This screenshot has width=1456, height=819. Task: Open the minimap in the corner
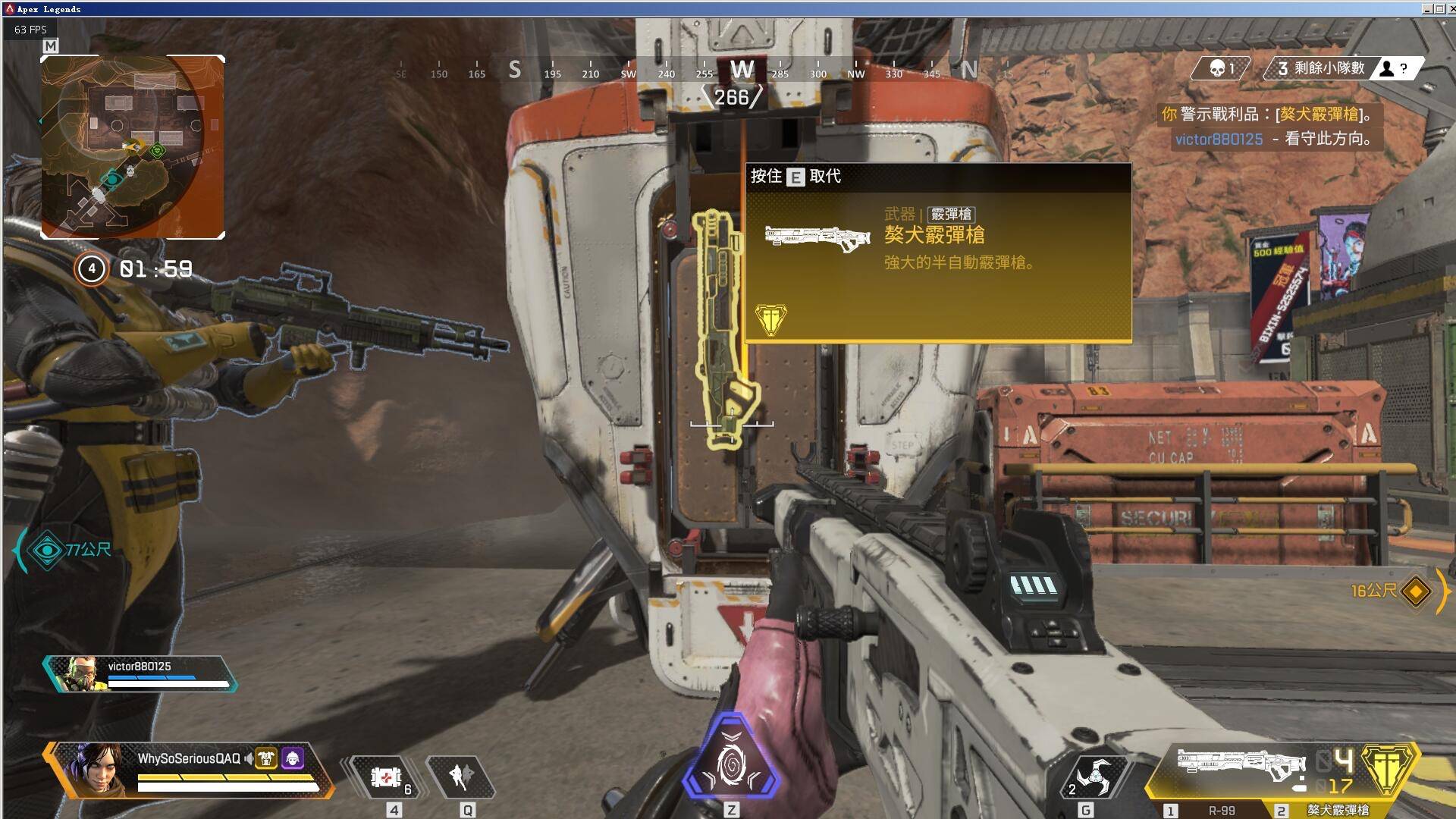133,147
